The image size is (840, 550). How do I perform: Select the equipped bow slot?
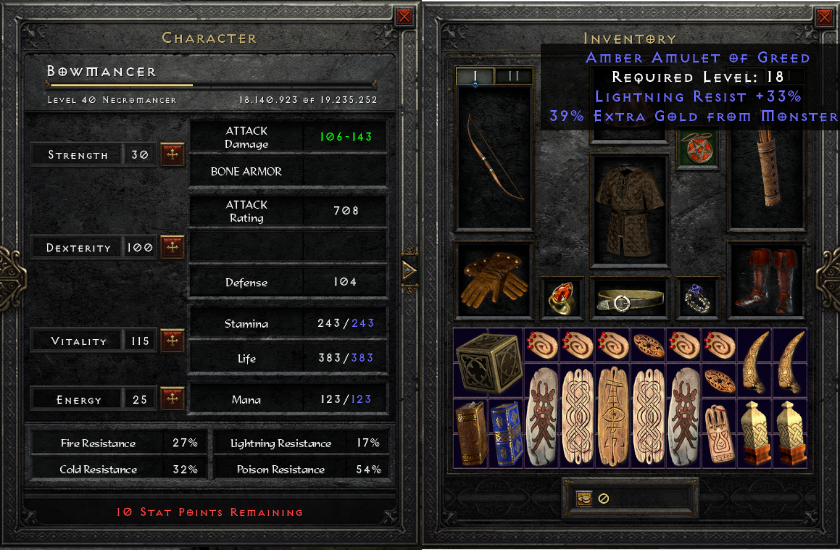494,158
